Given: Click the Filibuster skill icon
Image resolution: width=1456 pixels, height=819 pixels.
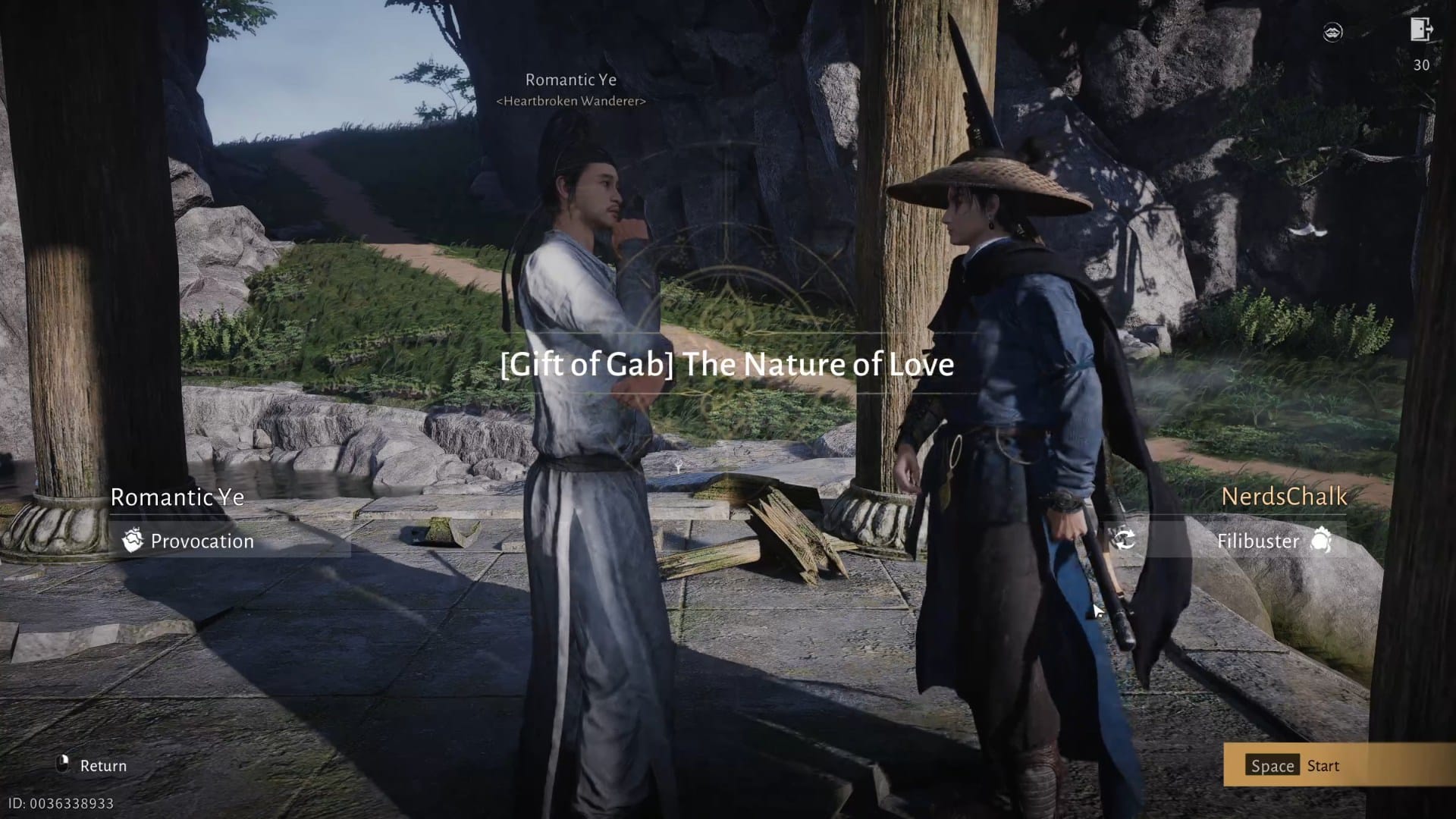Looking at the screenshot, I should pyautogui.click(x=1323, y=541).
